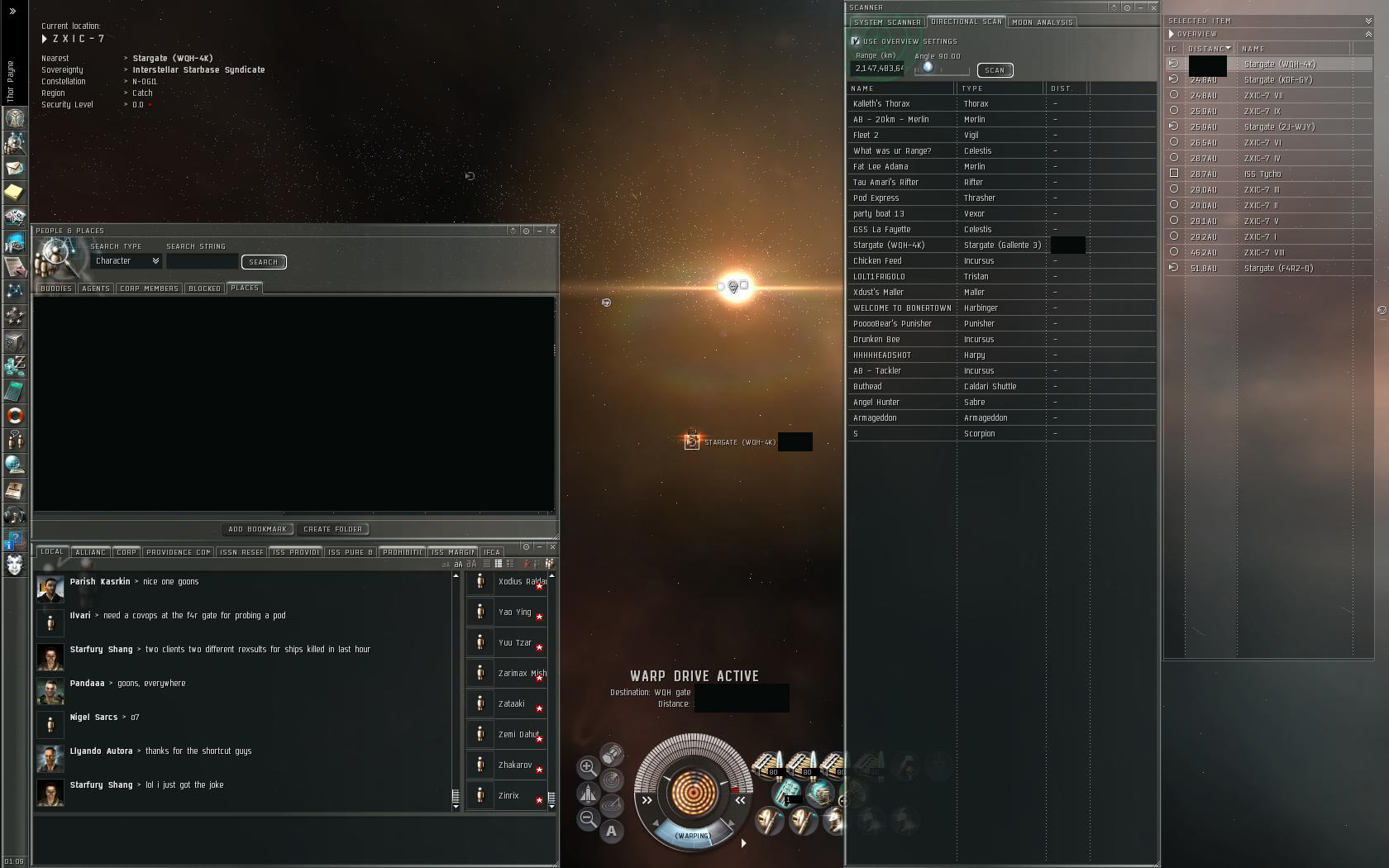The width and height of the screenshot is (1389, 868).
Task: Open the Moon Analysis tab
Action: pos(1042,22)
